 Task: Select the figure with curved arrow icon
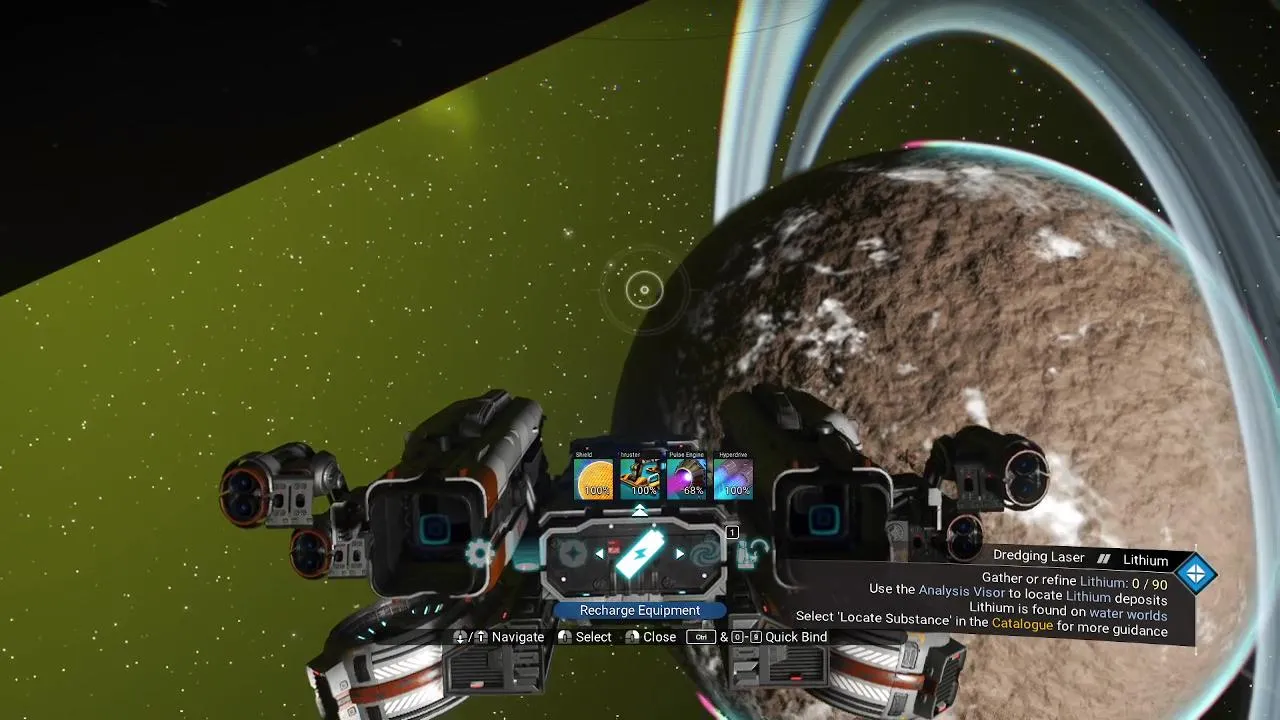click(x=751, y=553)
